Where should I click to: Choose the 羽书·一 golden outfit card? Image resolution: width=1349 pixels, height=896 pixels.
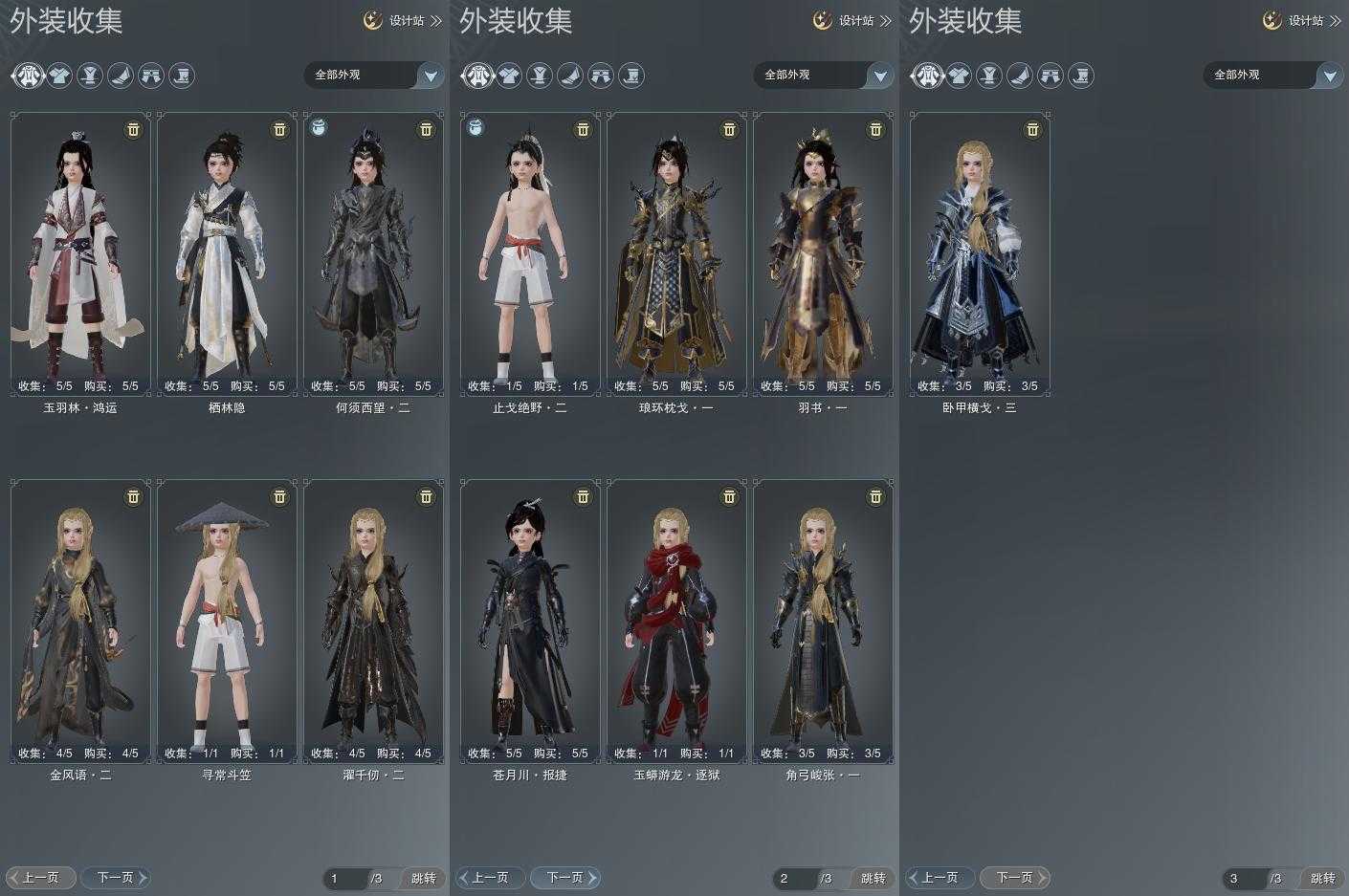point(823,253)
